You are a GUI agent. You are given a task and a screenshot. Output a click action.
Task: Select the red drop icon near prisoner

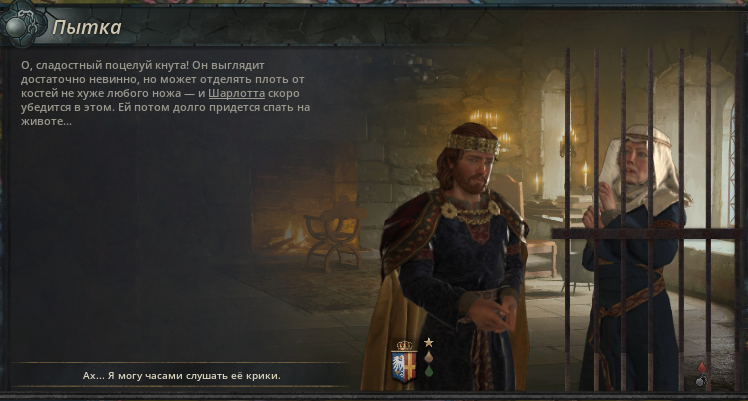(701, 366)
